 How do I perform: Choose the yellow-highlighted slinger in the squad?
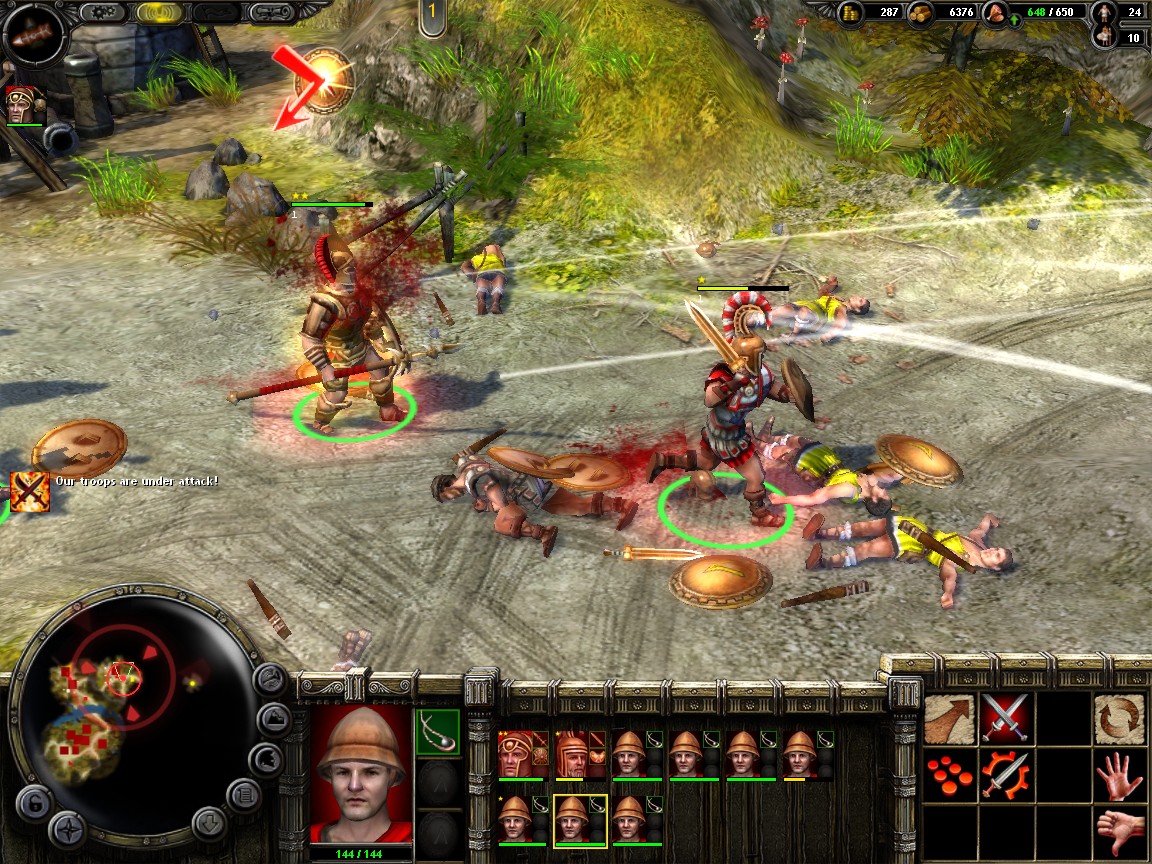[x=580, y=820]
